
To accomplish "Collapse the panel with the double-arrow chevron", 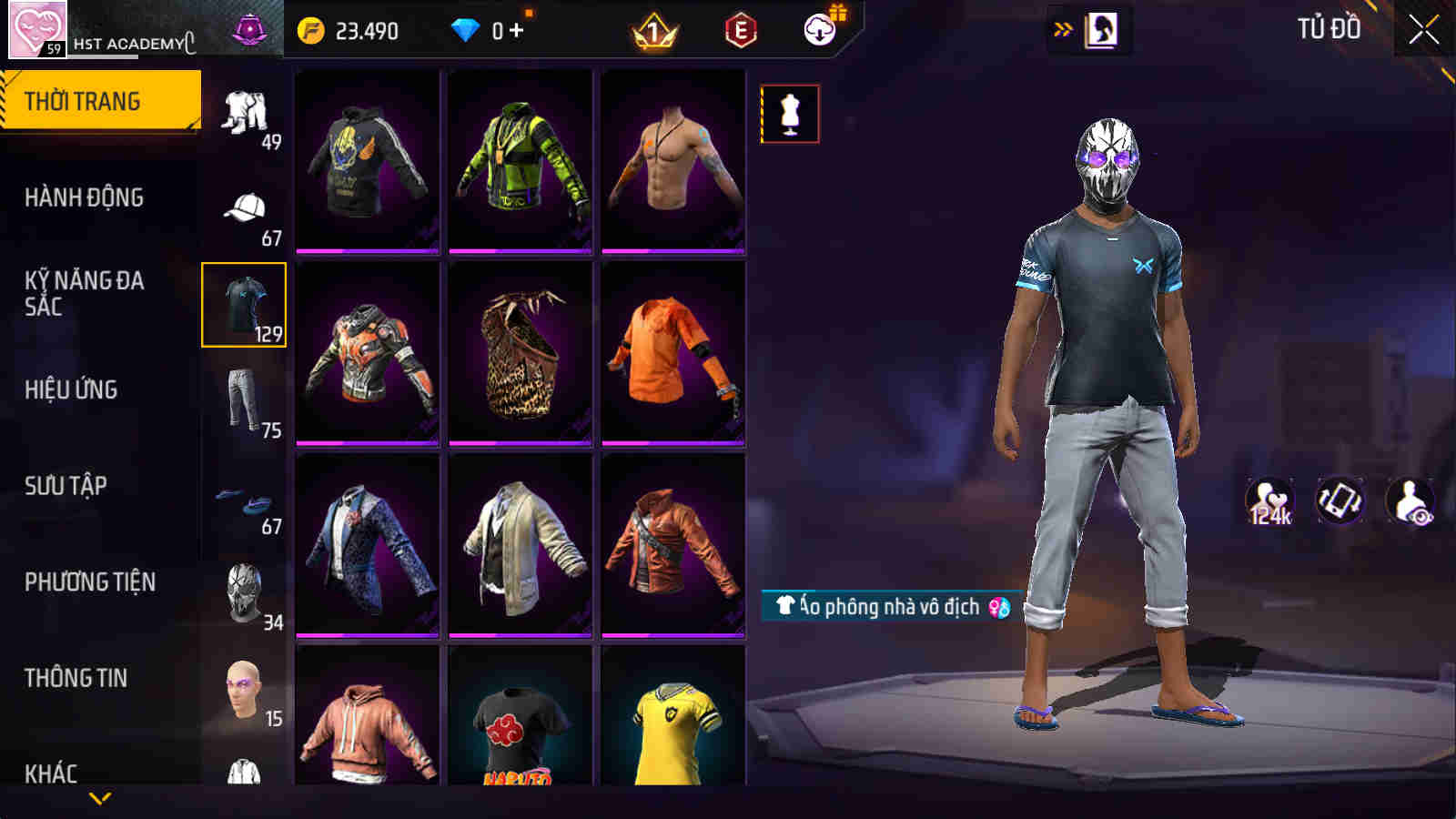I will point(1060,27).
